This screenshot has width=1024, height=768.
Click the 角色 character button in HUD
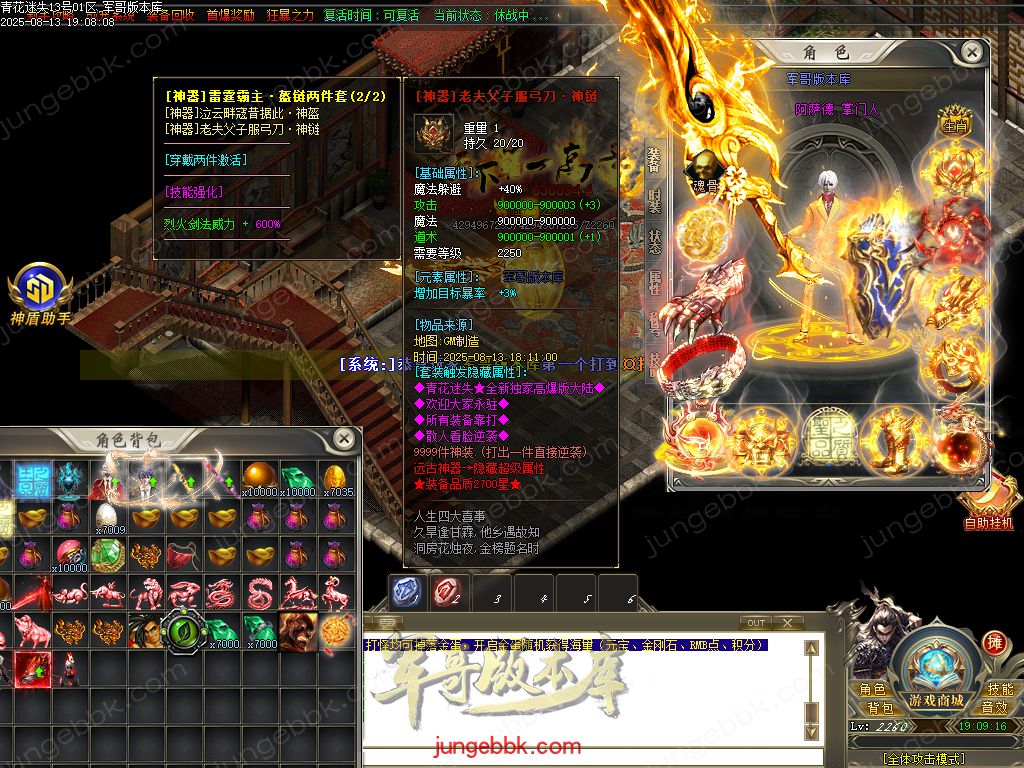(873, 689)
